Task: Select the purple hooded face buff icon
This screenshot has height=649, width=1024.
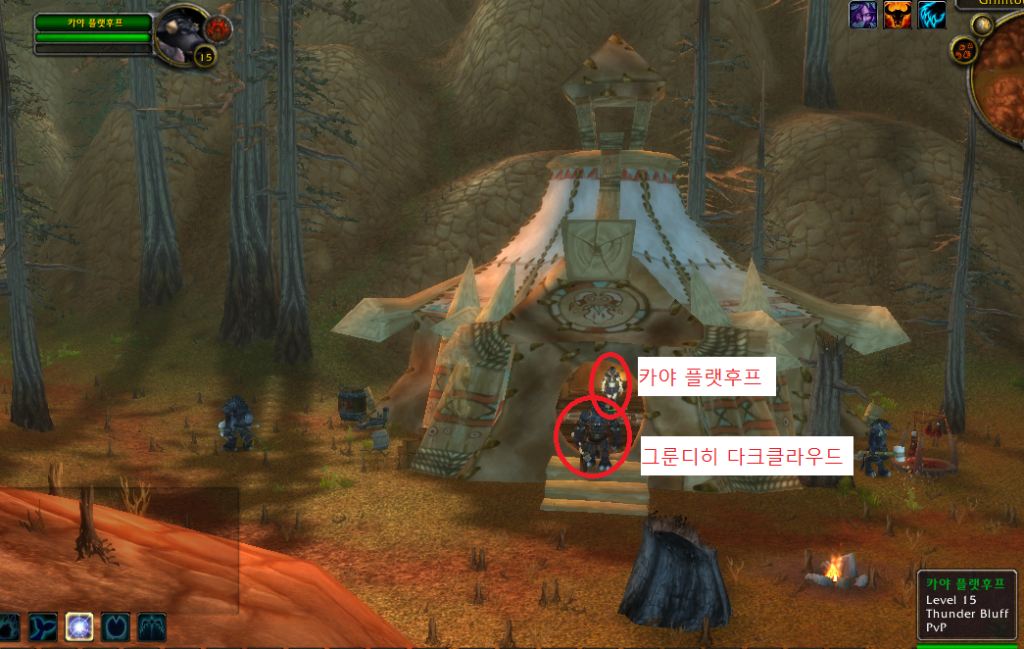Action: point(863,15)
